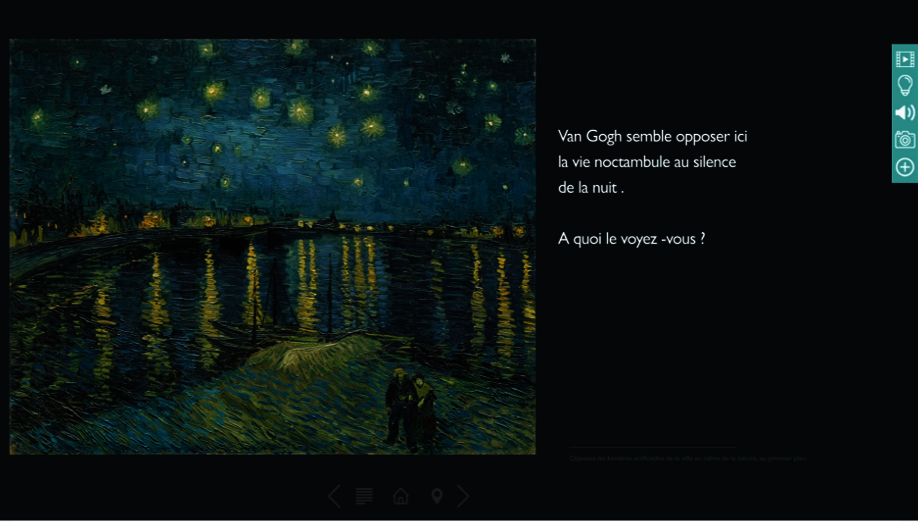The width and height of the screenshot is (918, 522).
Task: Open the film strip video icon
Action: pos(905,59)
